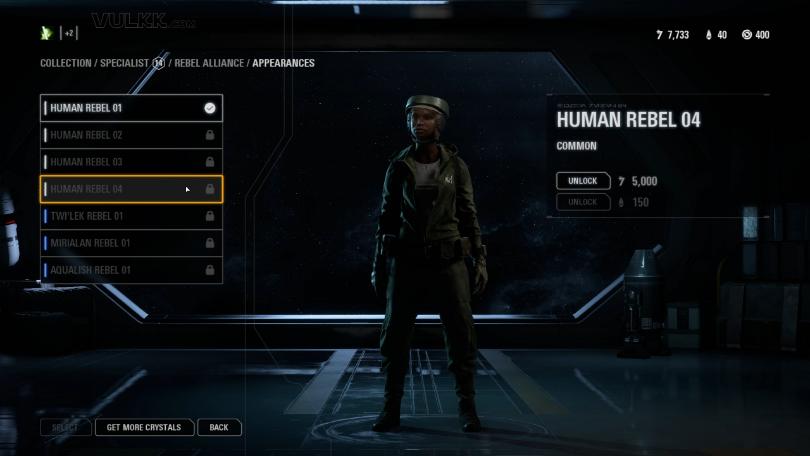Select the Mirialan Rebel 01 skin

[130, 243]
